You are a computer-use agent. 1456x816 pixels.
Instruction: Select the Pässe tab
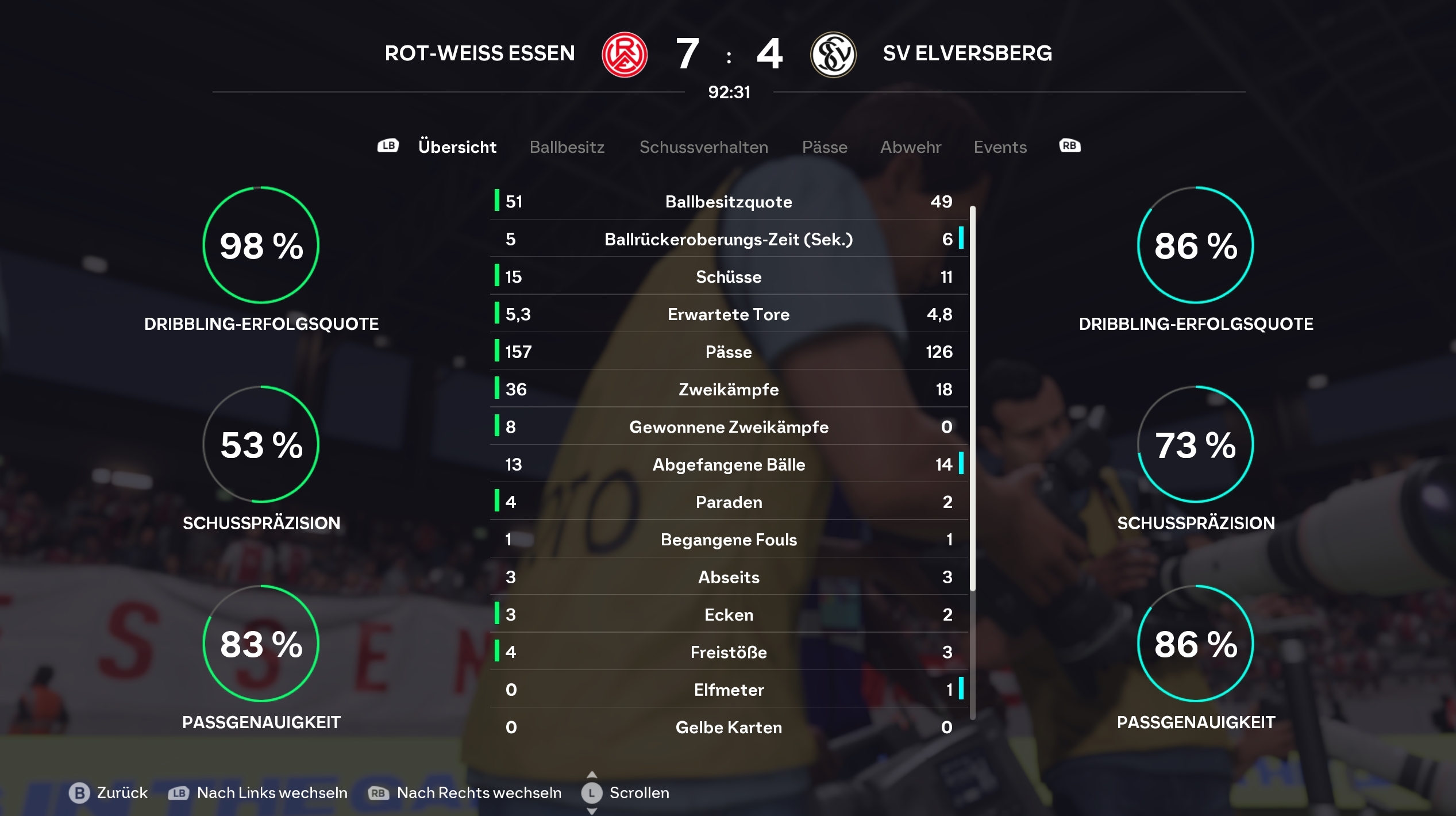tap(825, 147)
